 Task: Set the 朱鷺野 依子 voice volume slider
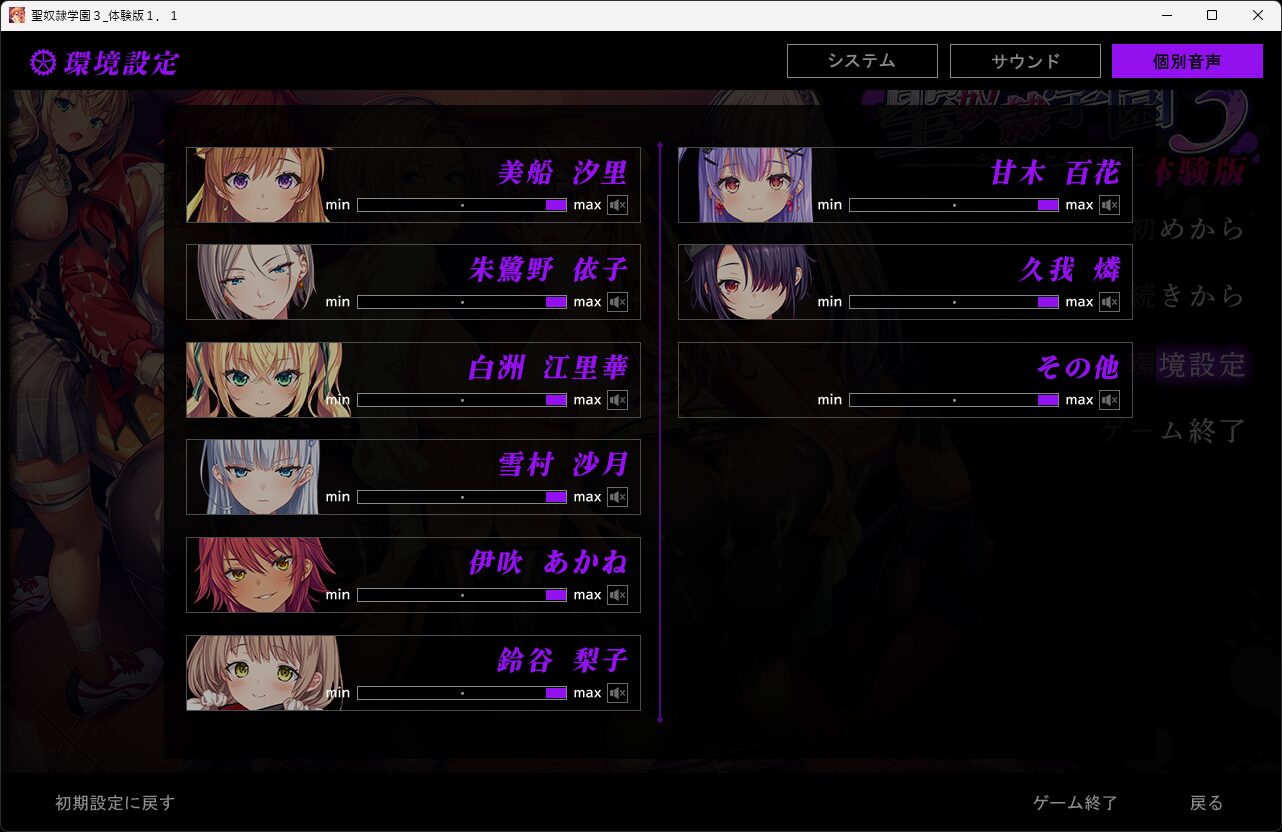[x=462, y=302]
